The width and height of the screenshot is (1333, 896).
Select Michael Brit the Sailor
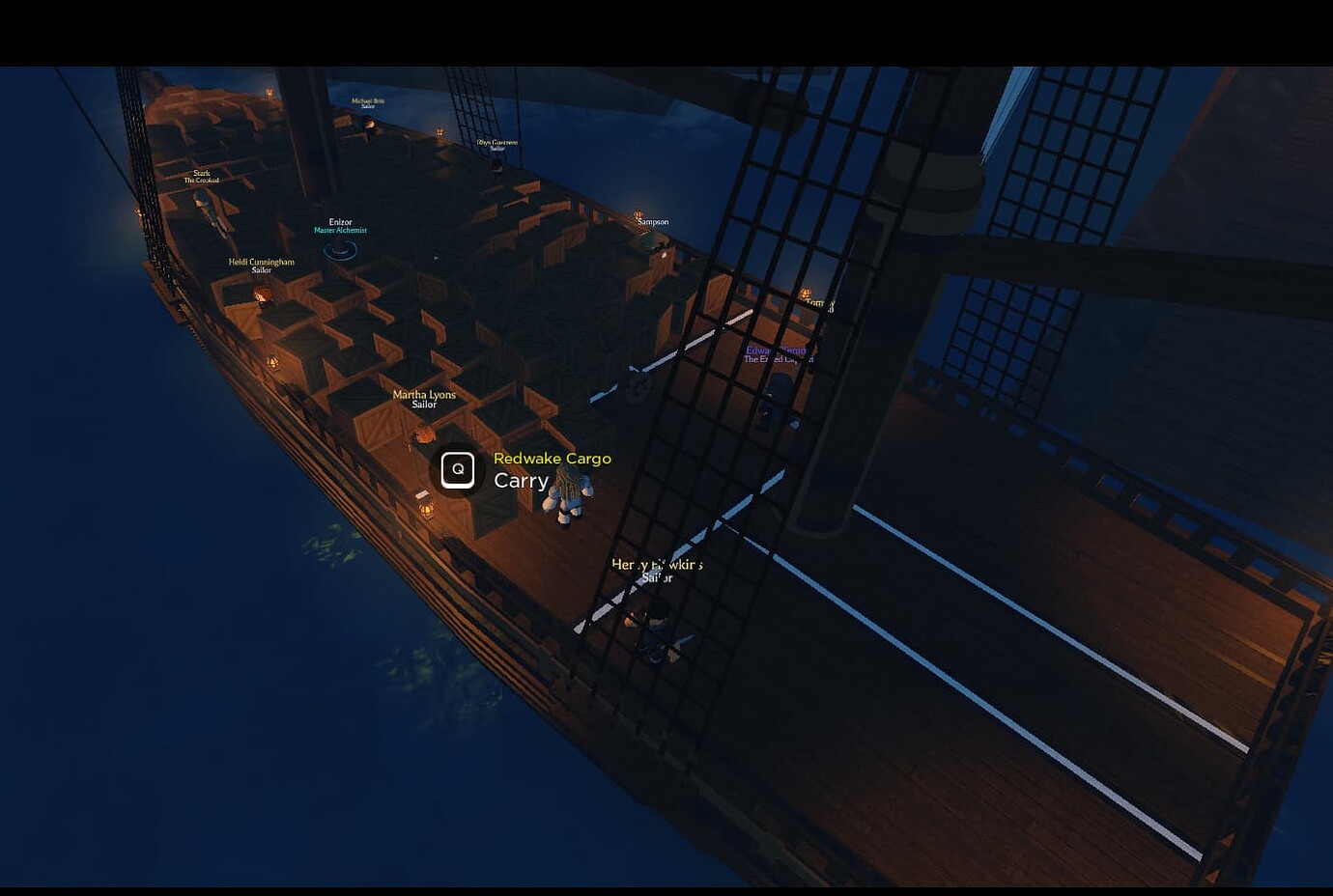coord(367,102)
